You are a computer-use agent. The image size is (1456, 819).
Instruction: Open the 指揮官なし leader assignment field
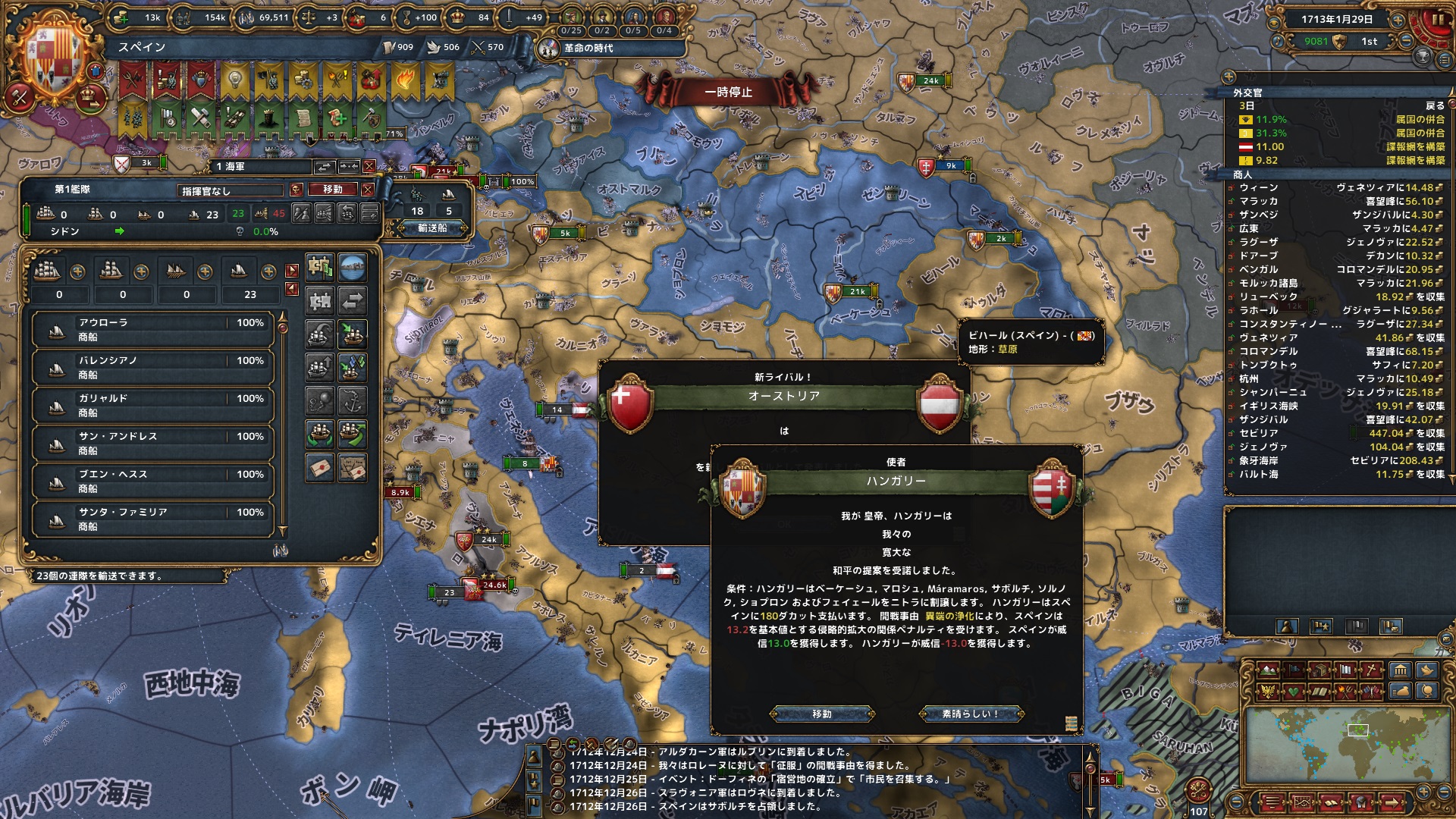pyautogui.click(x=230, y=190)
